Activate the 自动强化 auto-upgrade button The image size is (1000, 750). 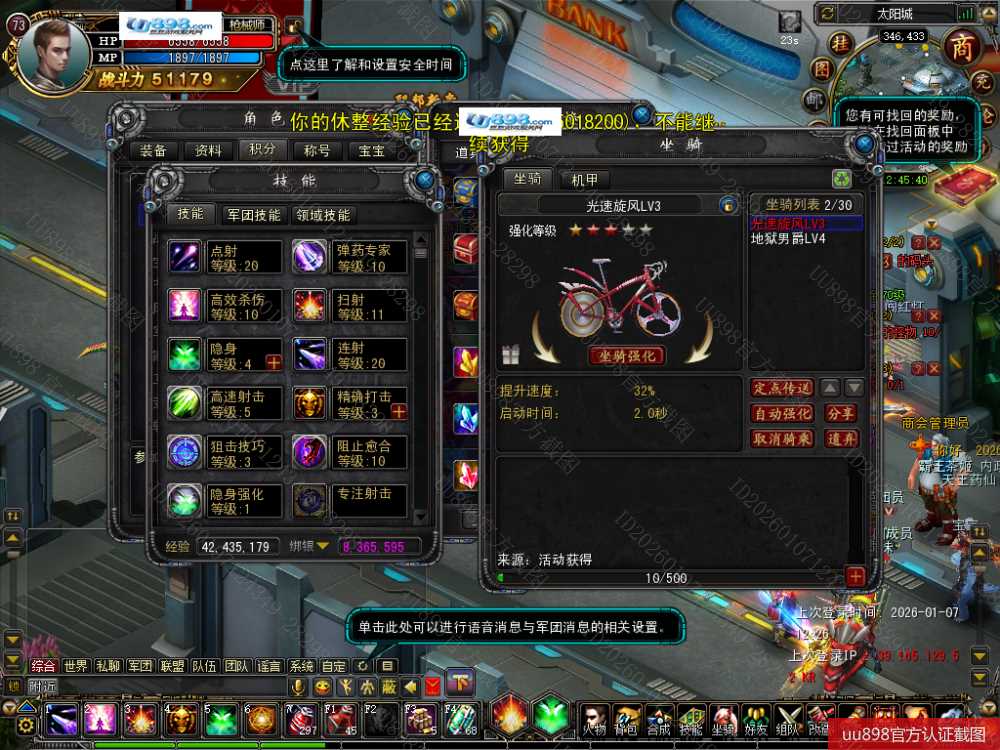[782, 413]
